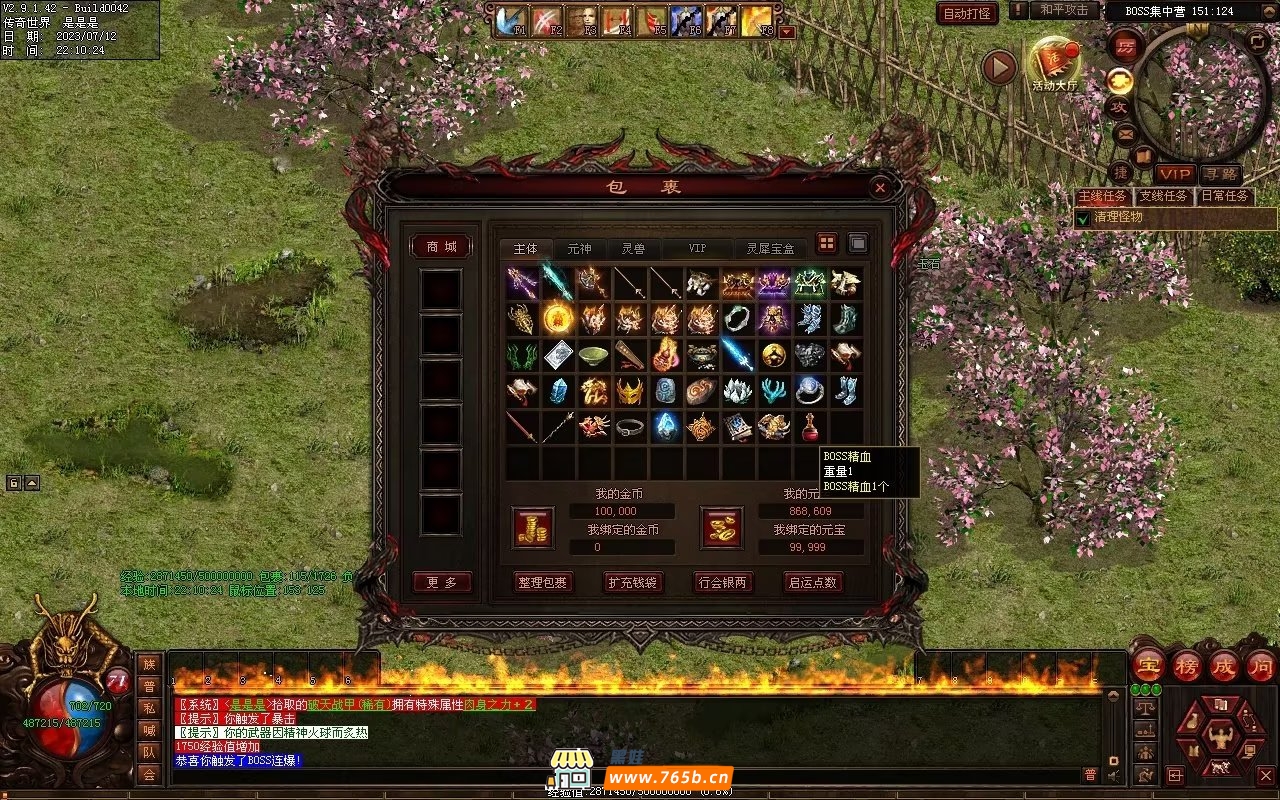This screenshot has width=1280, height=800.
Task: Select the BOSS精血 red potion item
Action: tap(809, 427)
